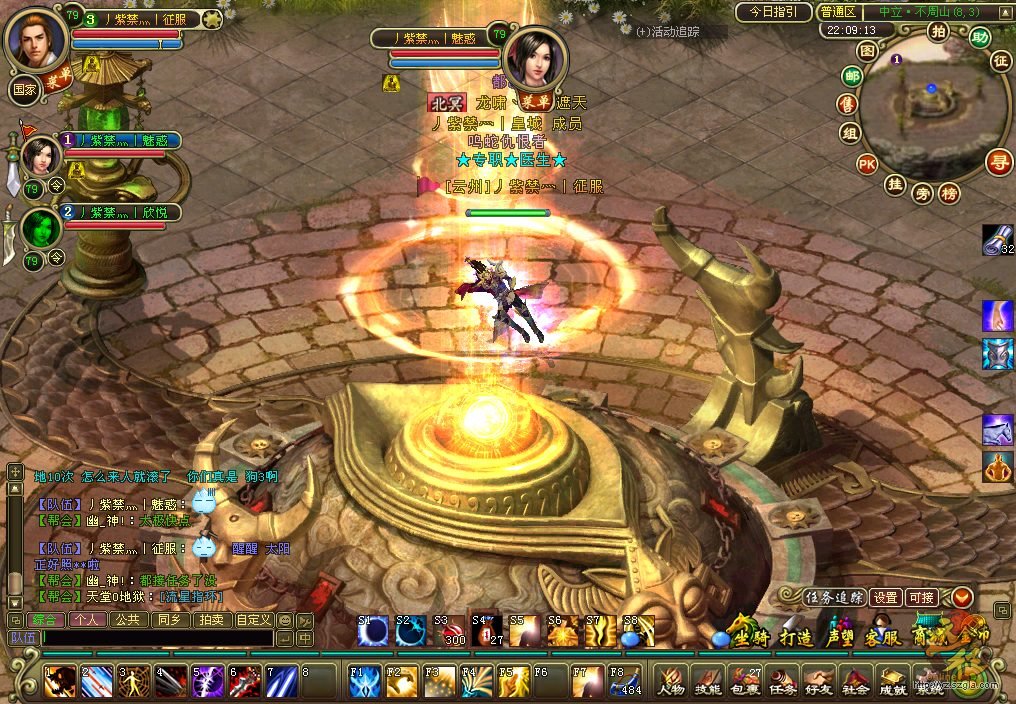The image size is (1016, 704).
Task: Click the 设置 settings button
Action: (x=885, y=597)
